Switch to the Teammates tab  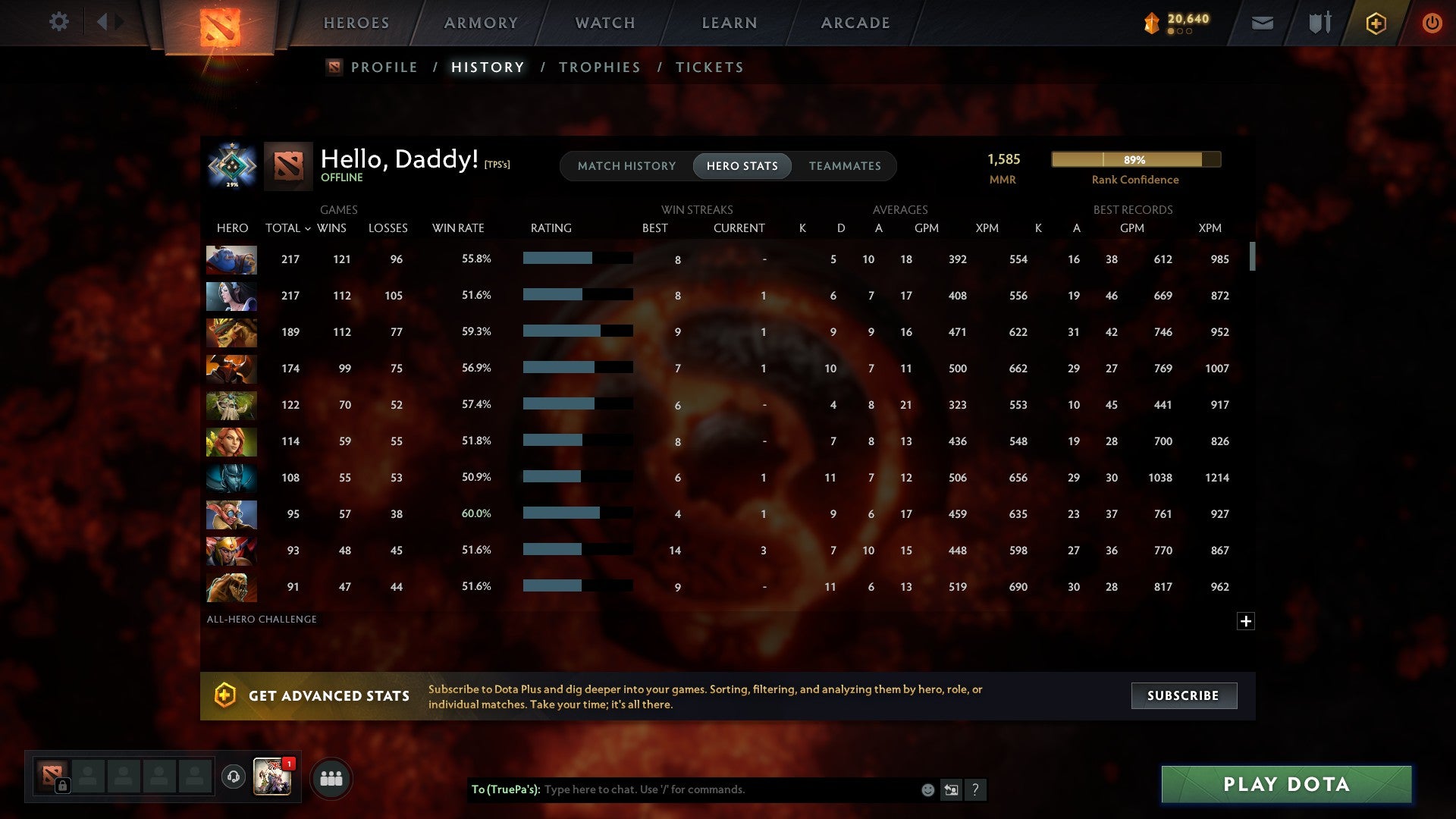(845, 165)
